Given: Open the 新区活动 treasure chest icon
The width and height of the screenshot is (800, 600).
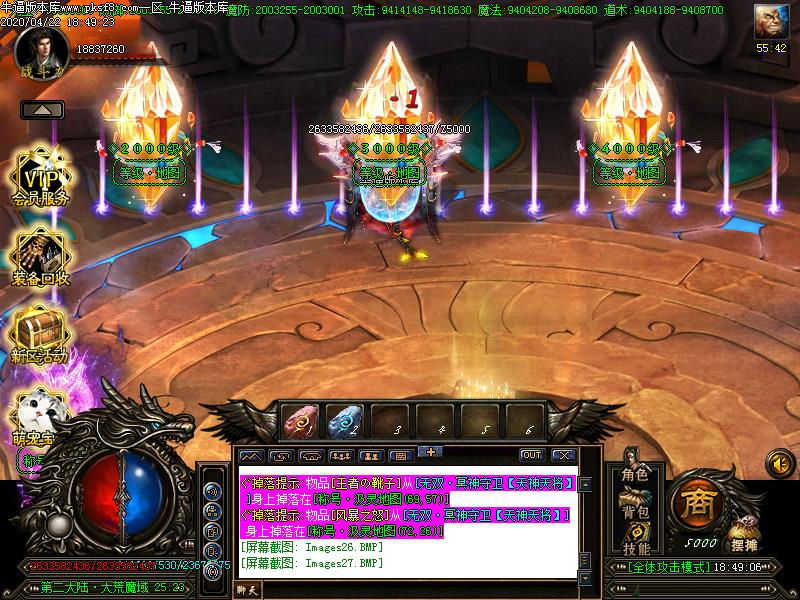Looking at the screenshot, I should [x=39, y=332].
